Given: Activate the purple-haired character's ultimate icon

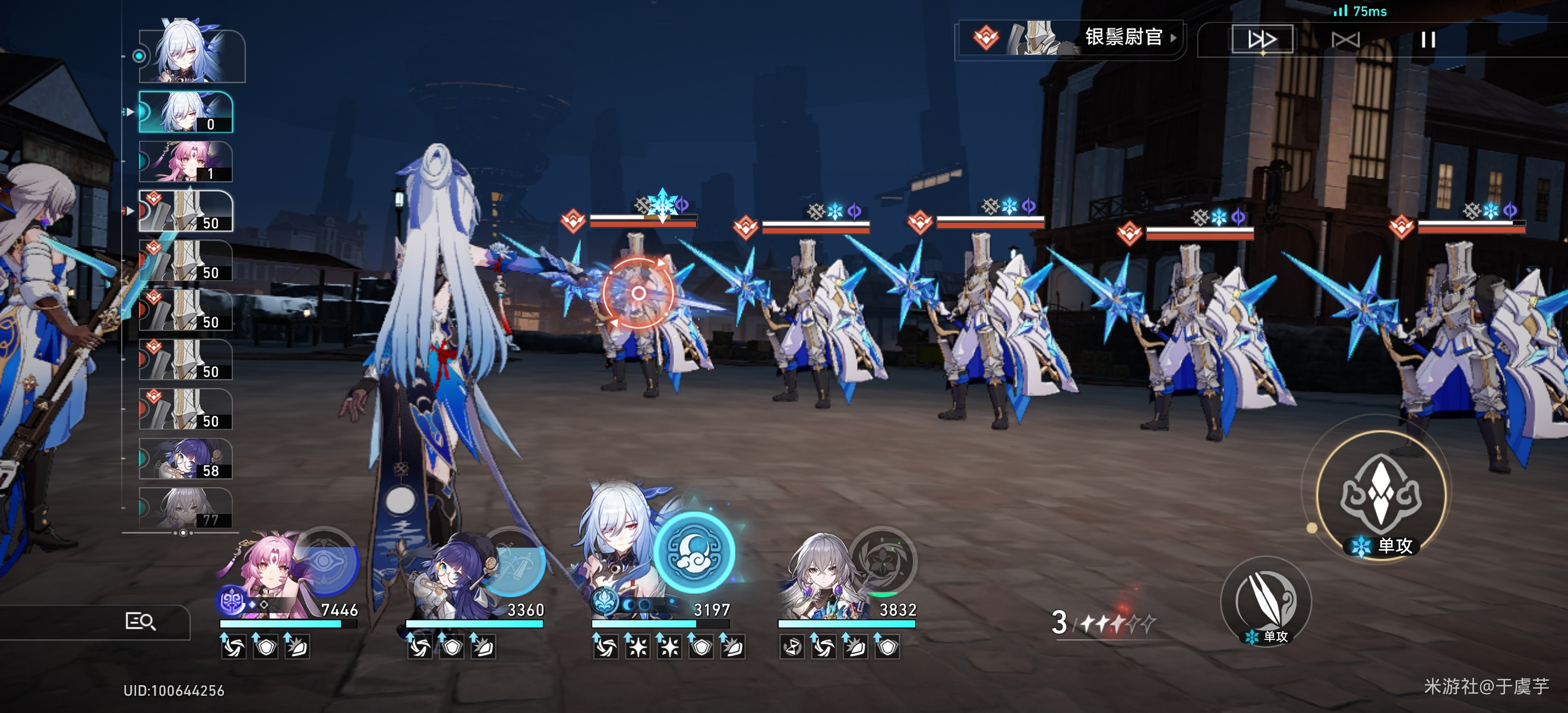Looking at the screenshot, I should tap(513, 561).
